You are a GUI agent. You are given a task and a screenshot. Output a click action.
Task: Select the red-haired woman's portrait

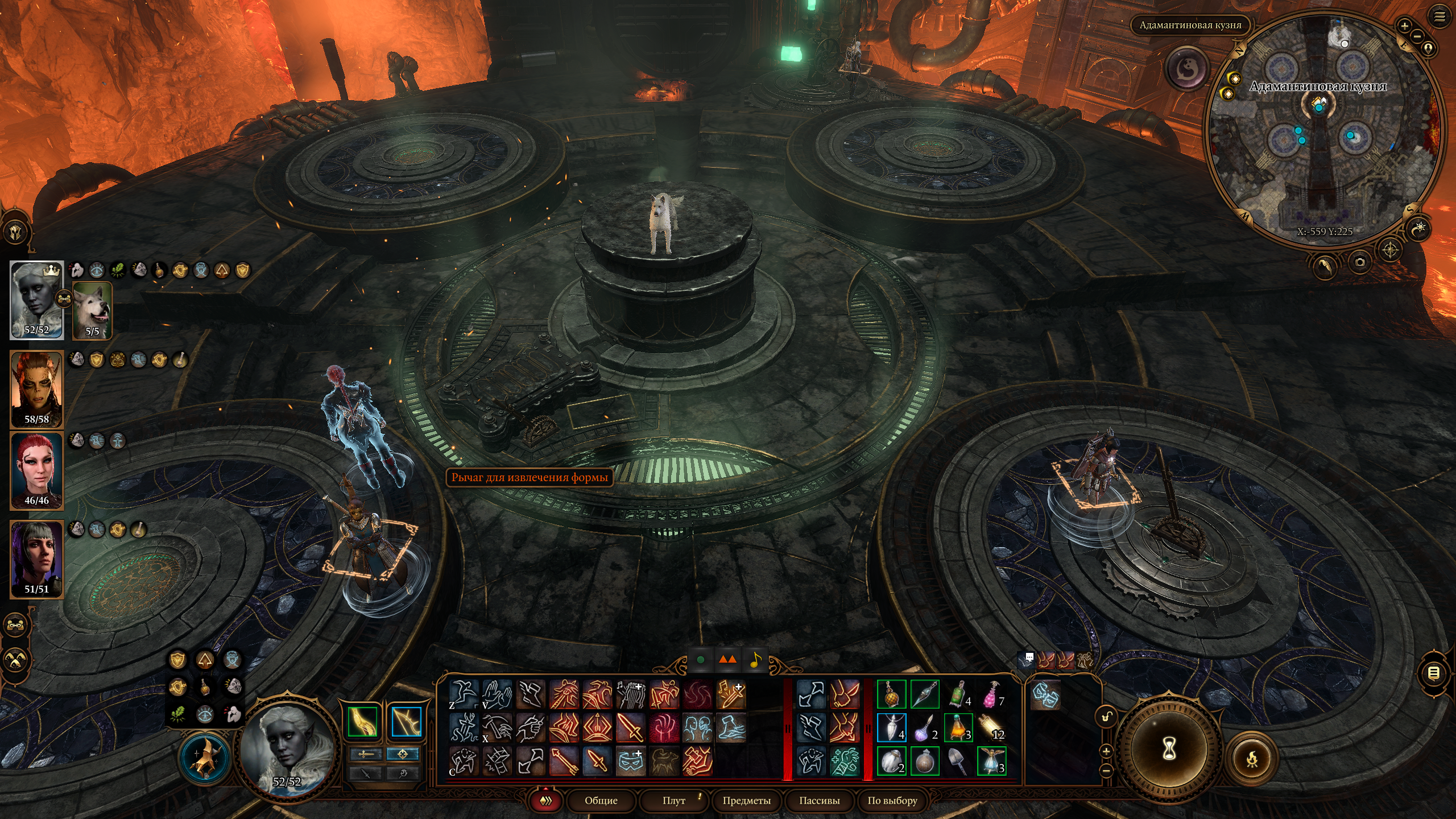(37, 471)
